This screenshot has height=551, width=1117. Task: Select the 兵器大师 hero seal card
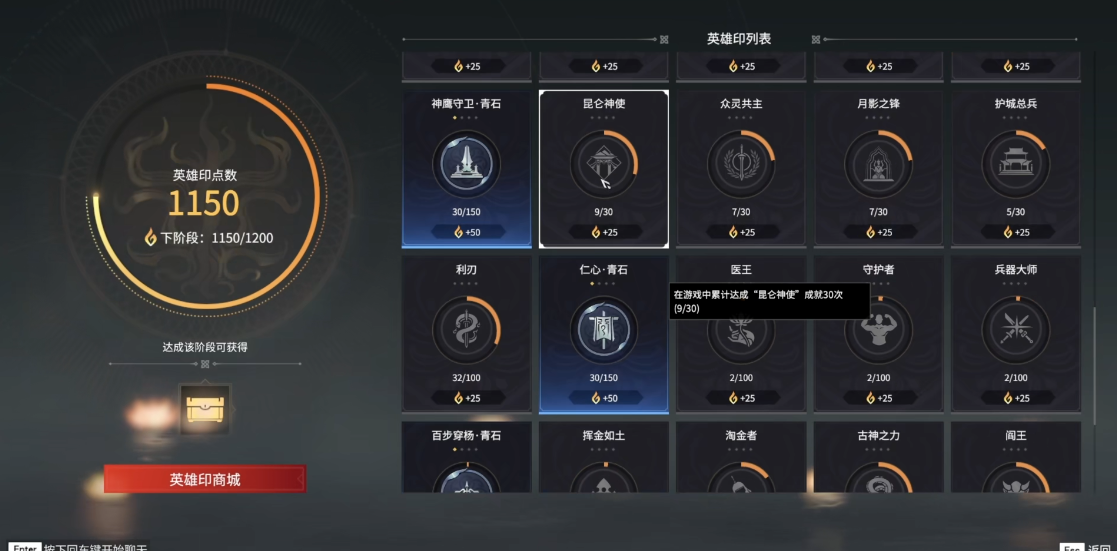1016,334
